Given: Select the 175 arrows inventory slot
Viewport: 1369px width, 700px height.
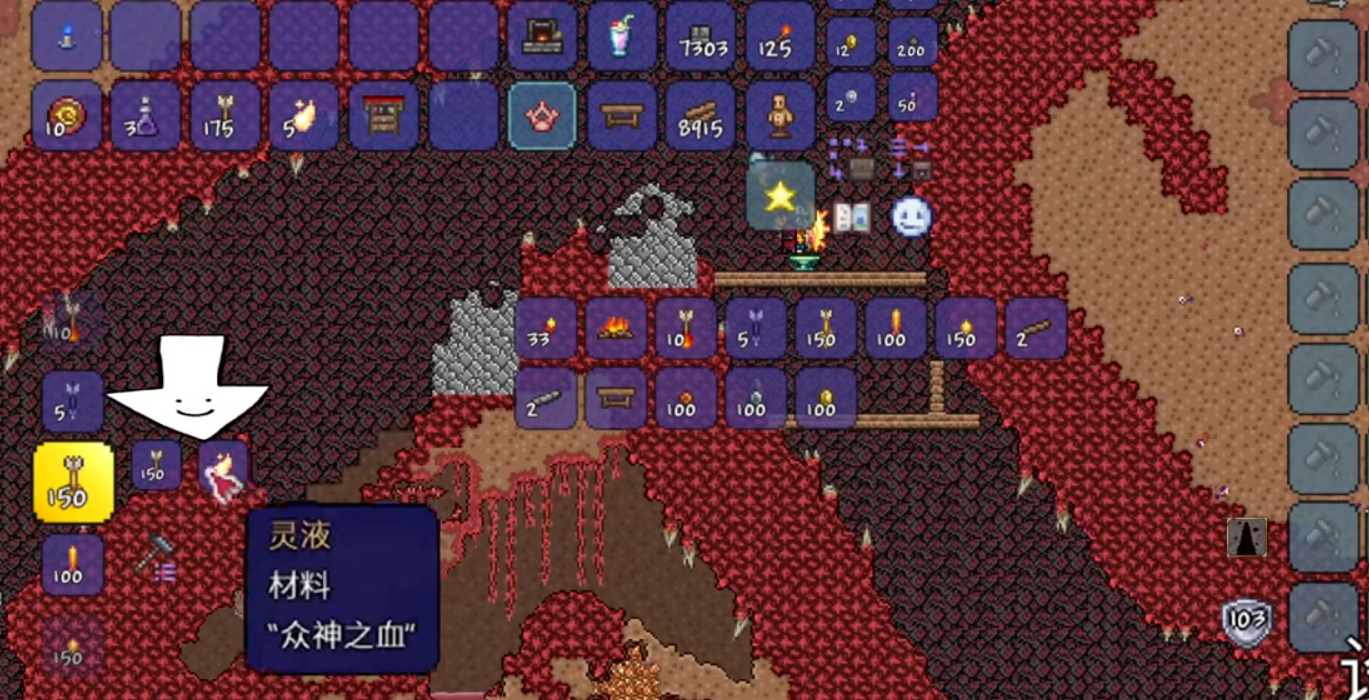Looking at the screenshot, I should coord(225,117).
